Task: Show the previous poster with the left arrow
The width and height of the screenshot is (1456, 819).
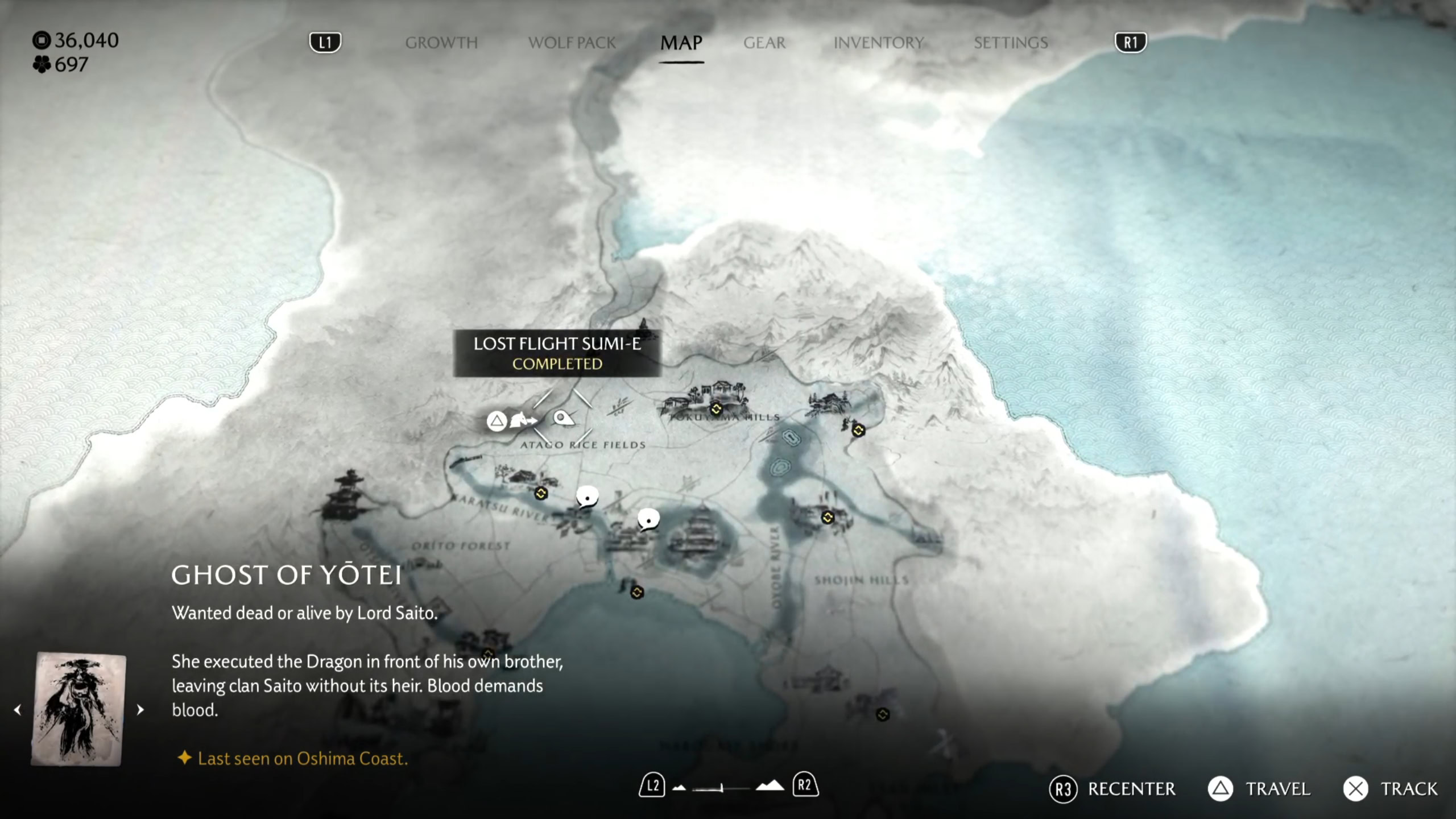Action: point(18,710)
